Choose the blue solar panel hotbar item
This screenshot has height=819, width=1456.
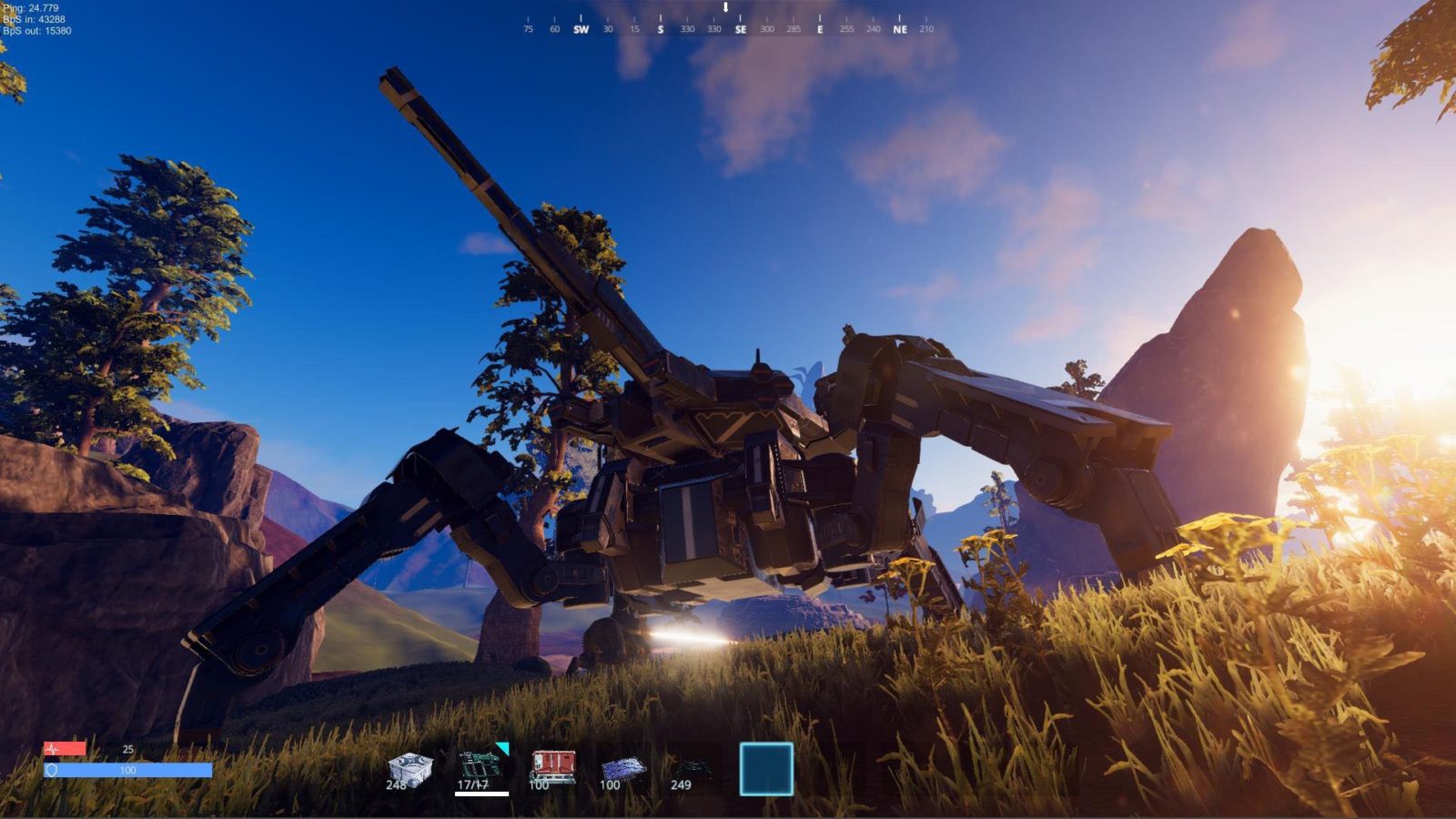point(623,771)
